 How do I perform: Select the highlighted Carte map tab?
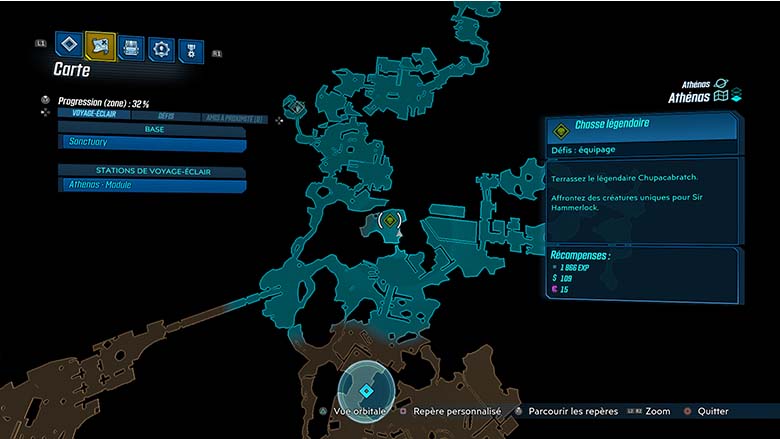coord(100,44)
